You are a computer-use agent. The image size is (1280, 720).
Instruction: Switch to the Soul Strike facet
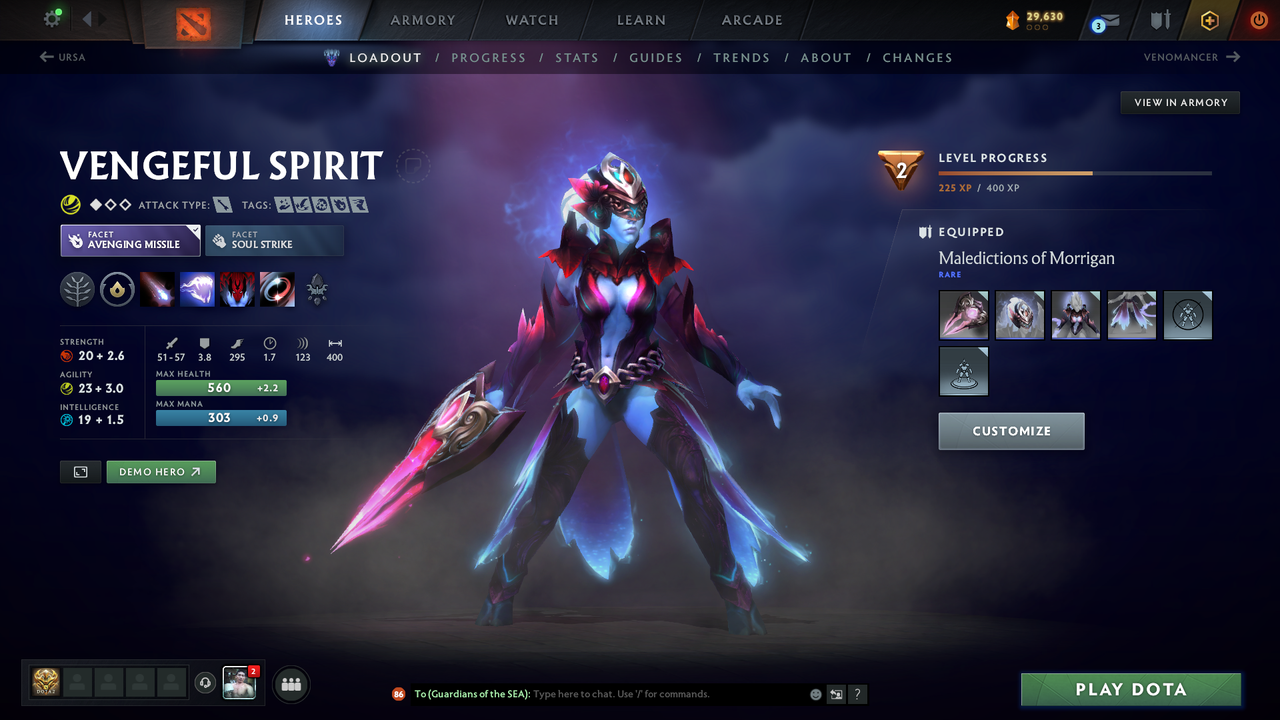(x=274, y=240)
